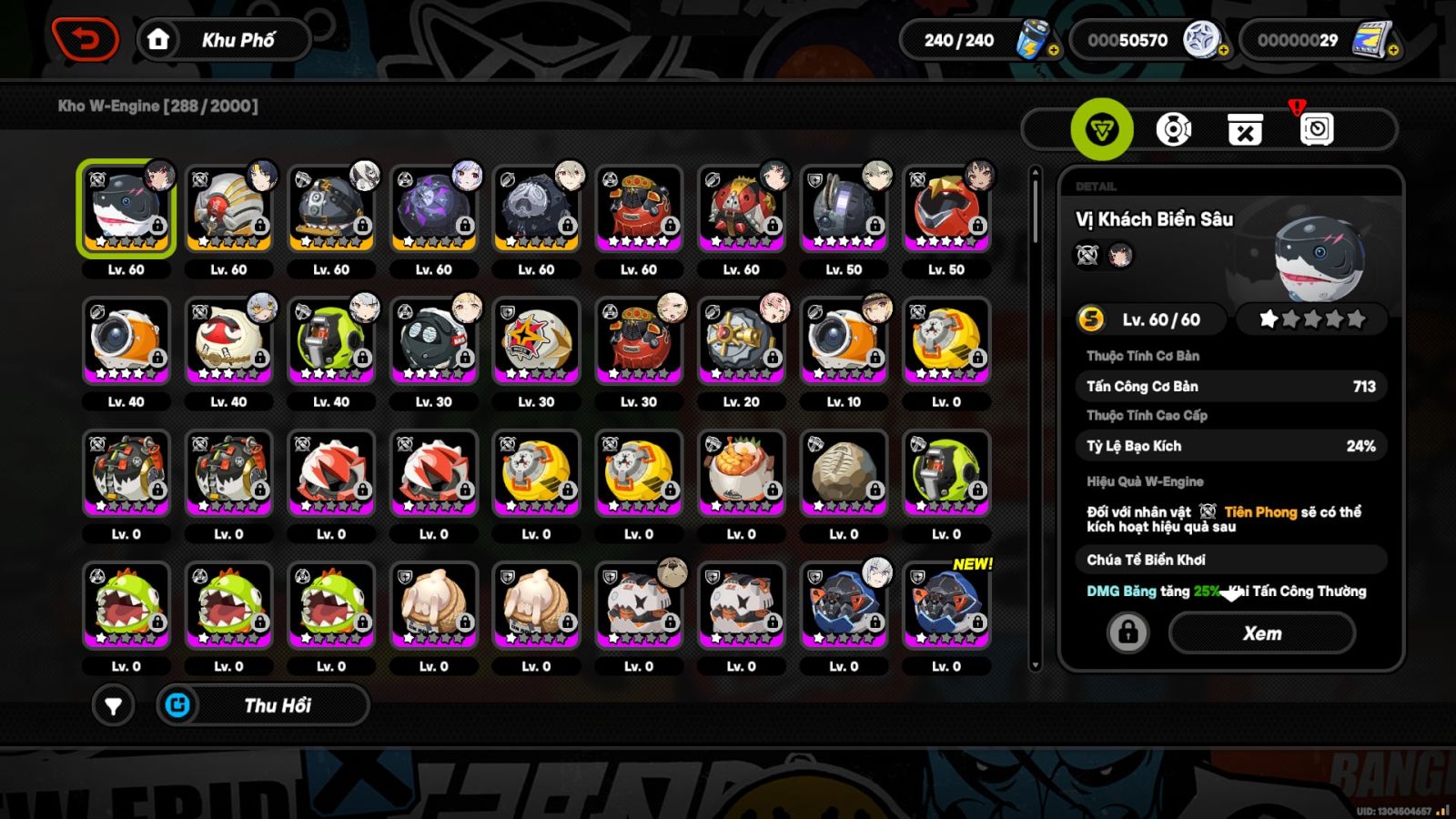
Task: Open the Khu Phố home button
Action: (x=224, y=40)
